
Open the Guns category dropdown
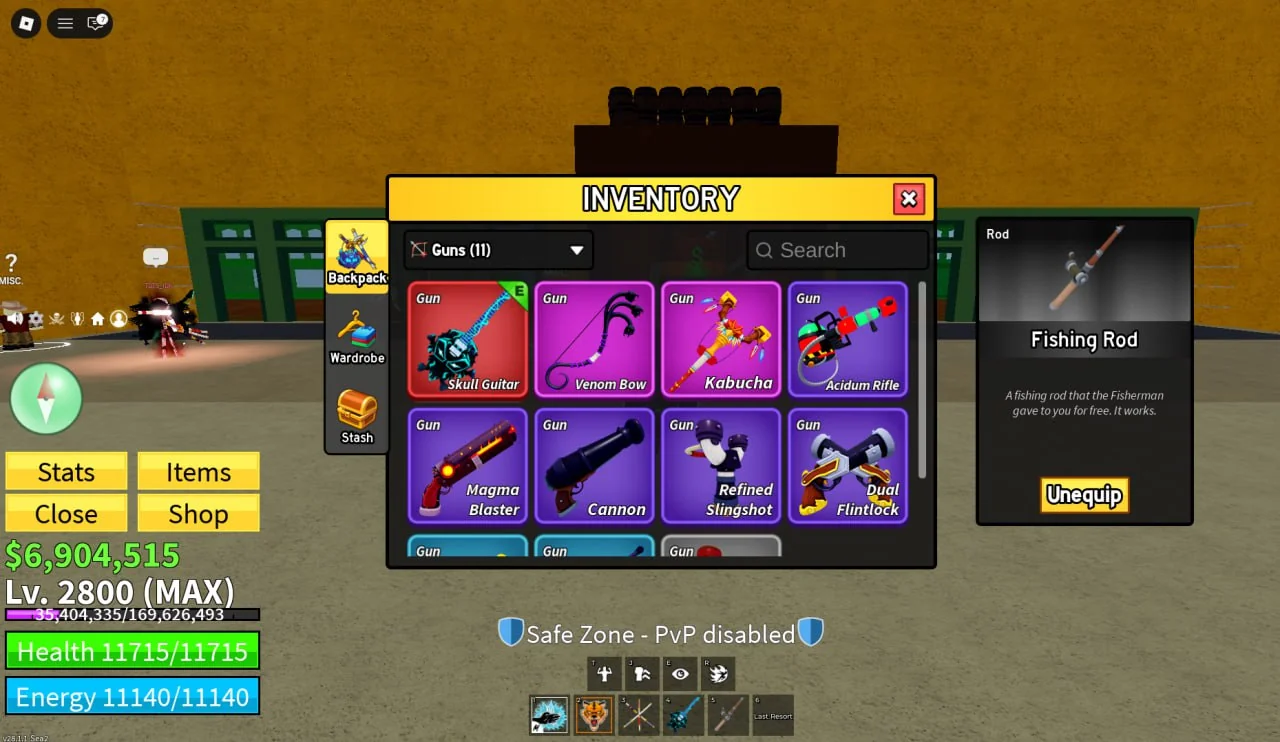(x=498, y=250)
